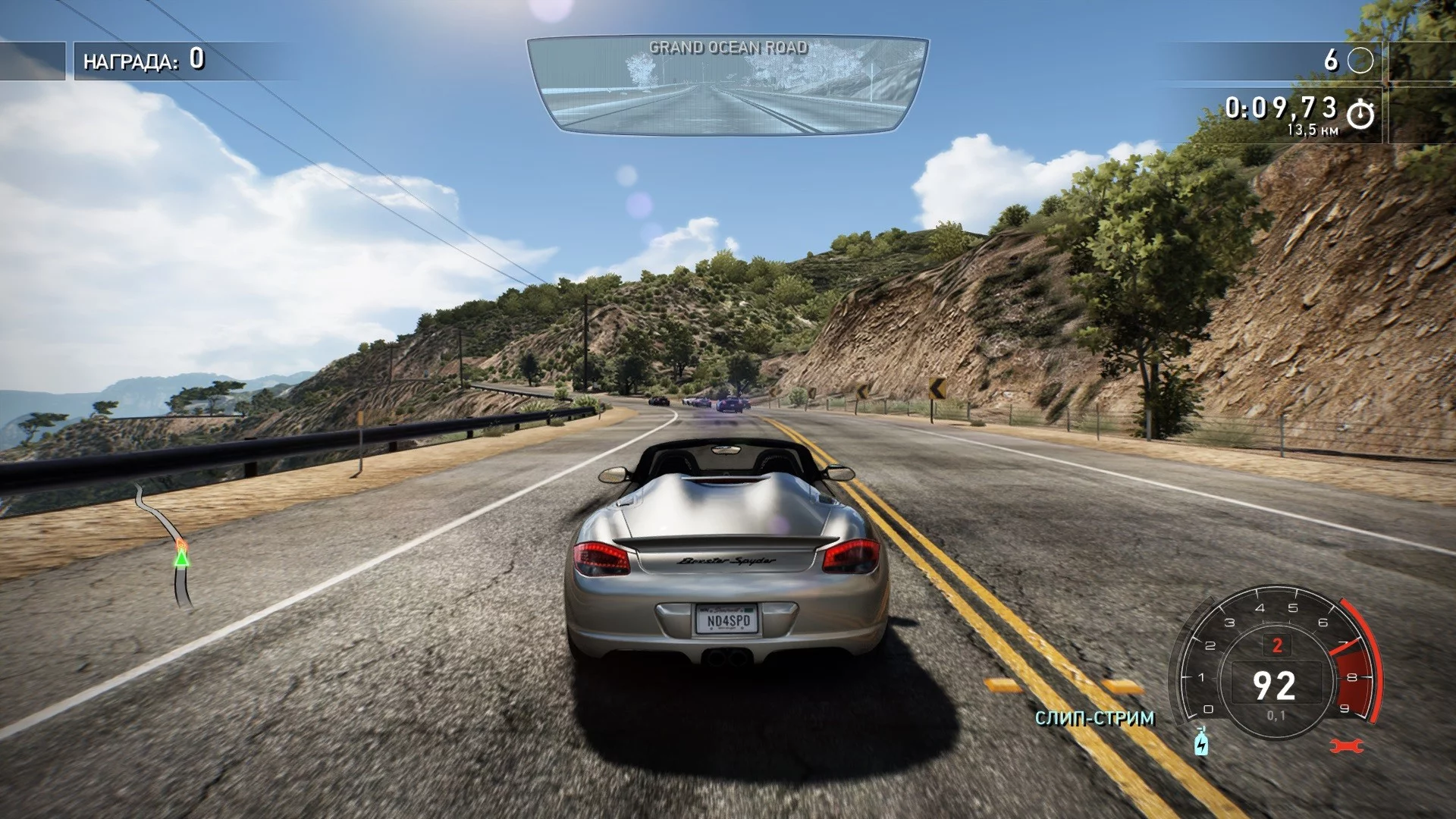Click the stopwatch icon beside the timer
This screenshot has width=1456, height=819.
[x=1360, y=115]
